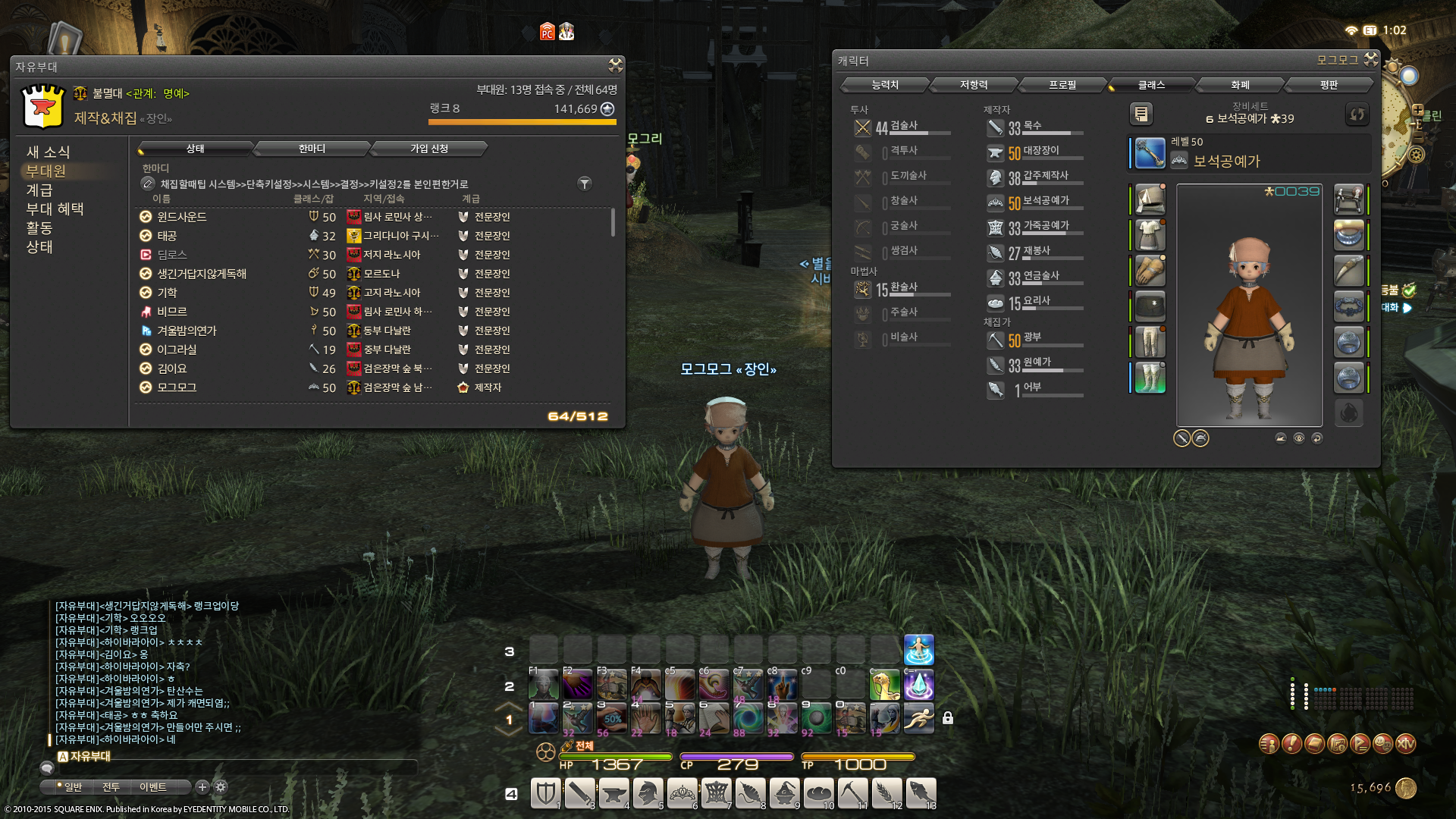Close the 캐릭터 character window

tap(1371, 59)
